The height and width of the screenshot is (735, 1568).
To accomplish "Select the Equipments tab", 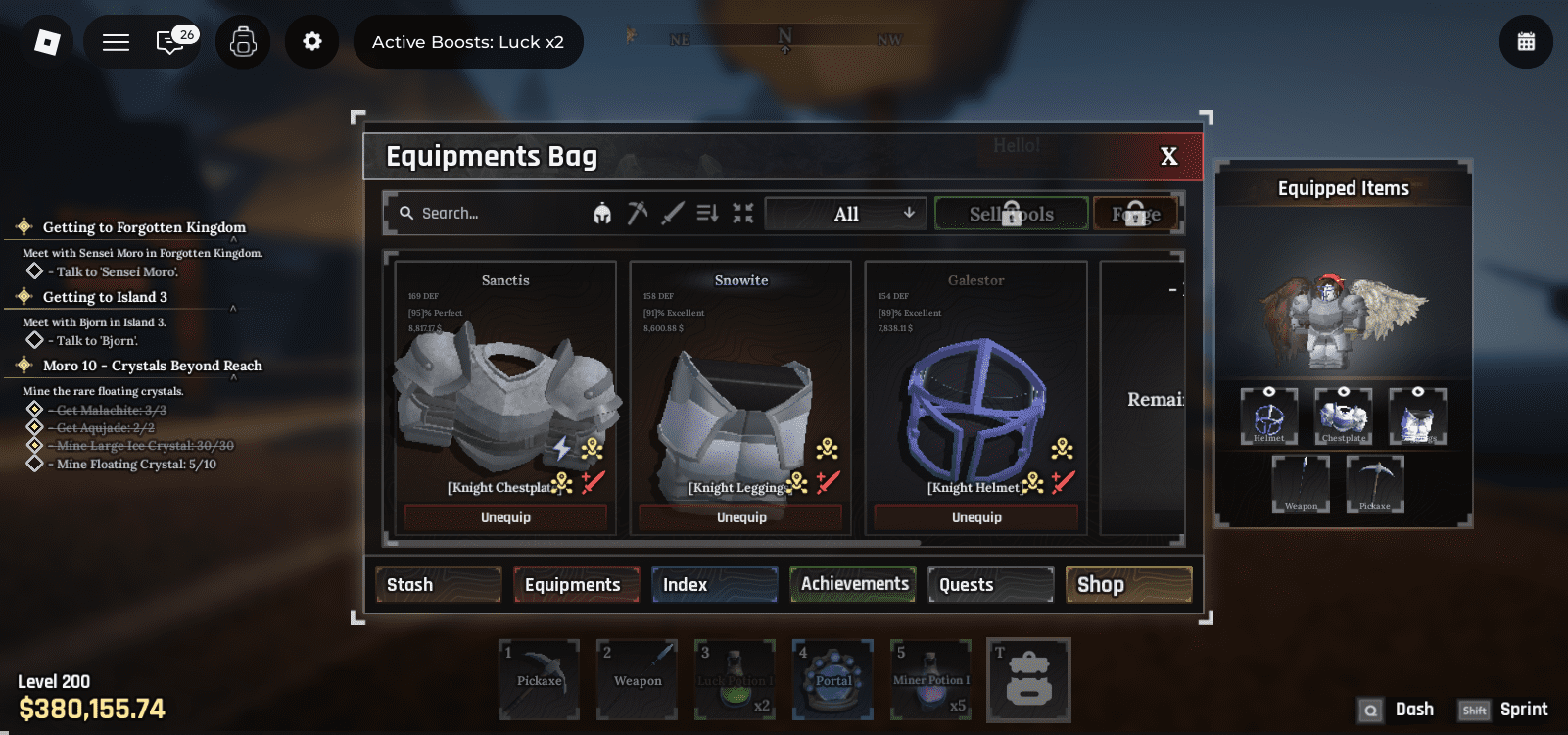I will [x=575, y=585].
